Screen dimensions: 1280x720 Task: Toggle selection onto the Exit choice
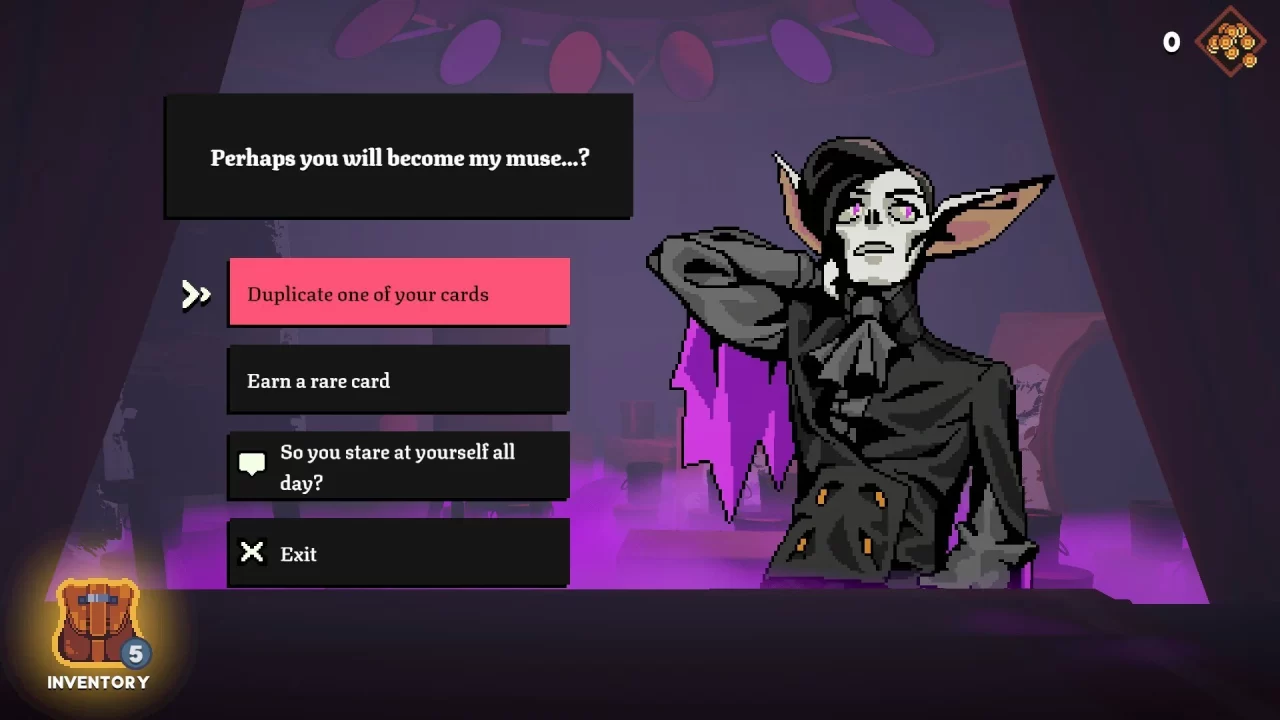coord(398,553)
